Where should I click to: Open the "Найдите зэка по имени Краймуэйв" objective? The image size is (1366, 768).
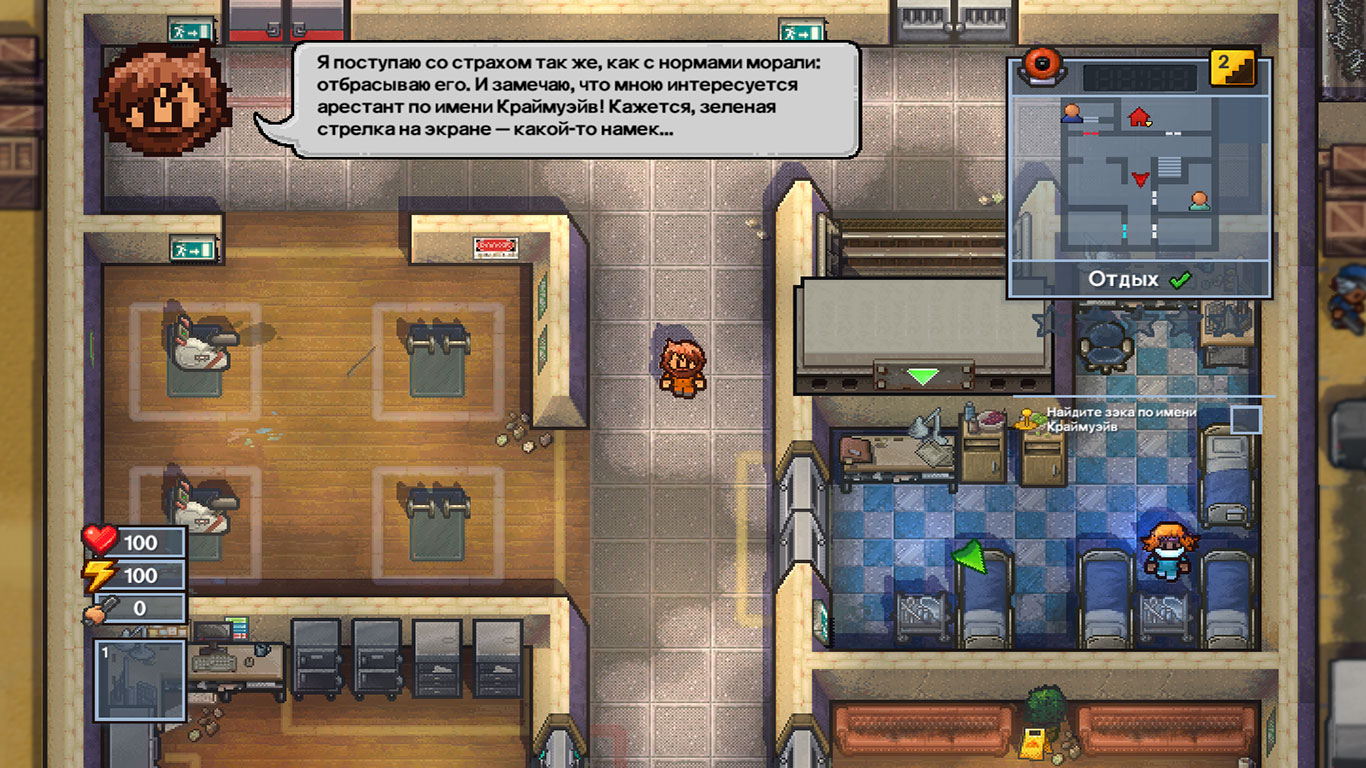1121,419
